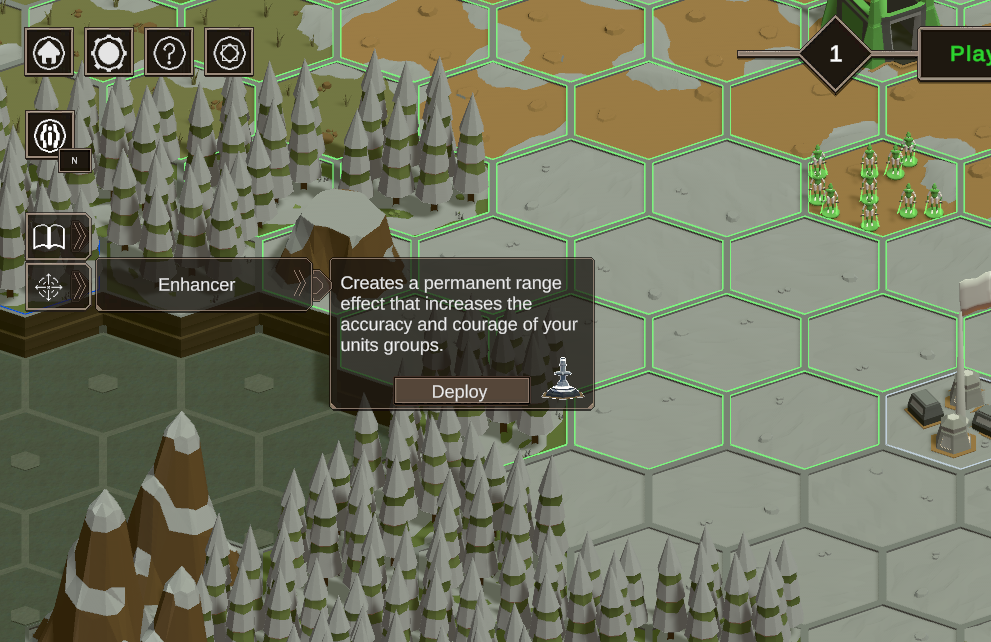This screenshot has height=642, width=991.
Task: Open settings with the gear icon
Action: tap(109, 52)
